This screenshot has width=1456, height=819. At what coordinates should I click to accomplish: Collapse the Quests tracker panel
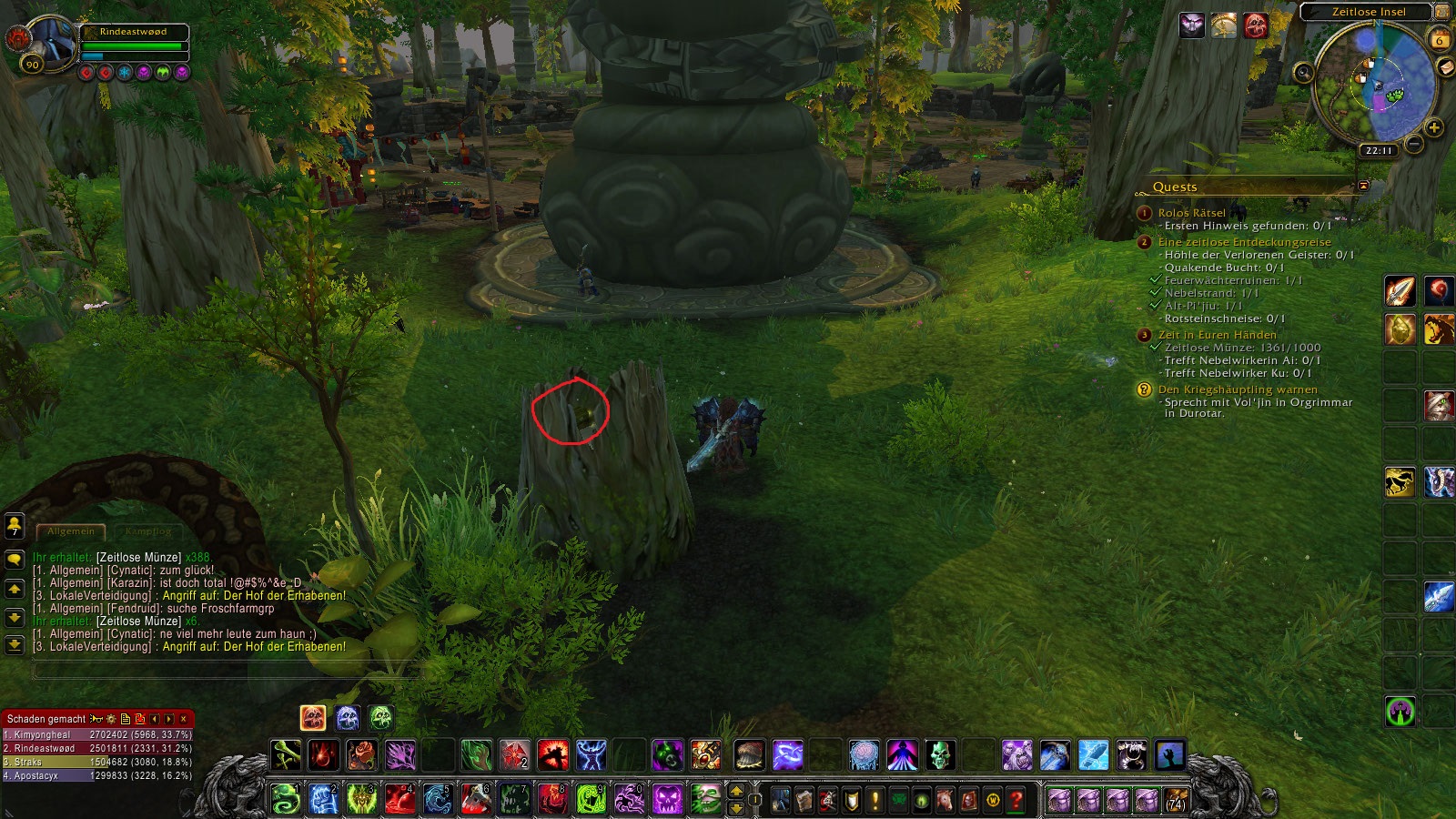[1363, 186]
